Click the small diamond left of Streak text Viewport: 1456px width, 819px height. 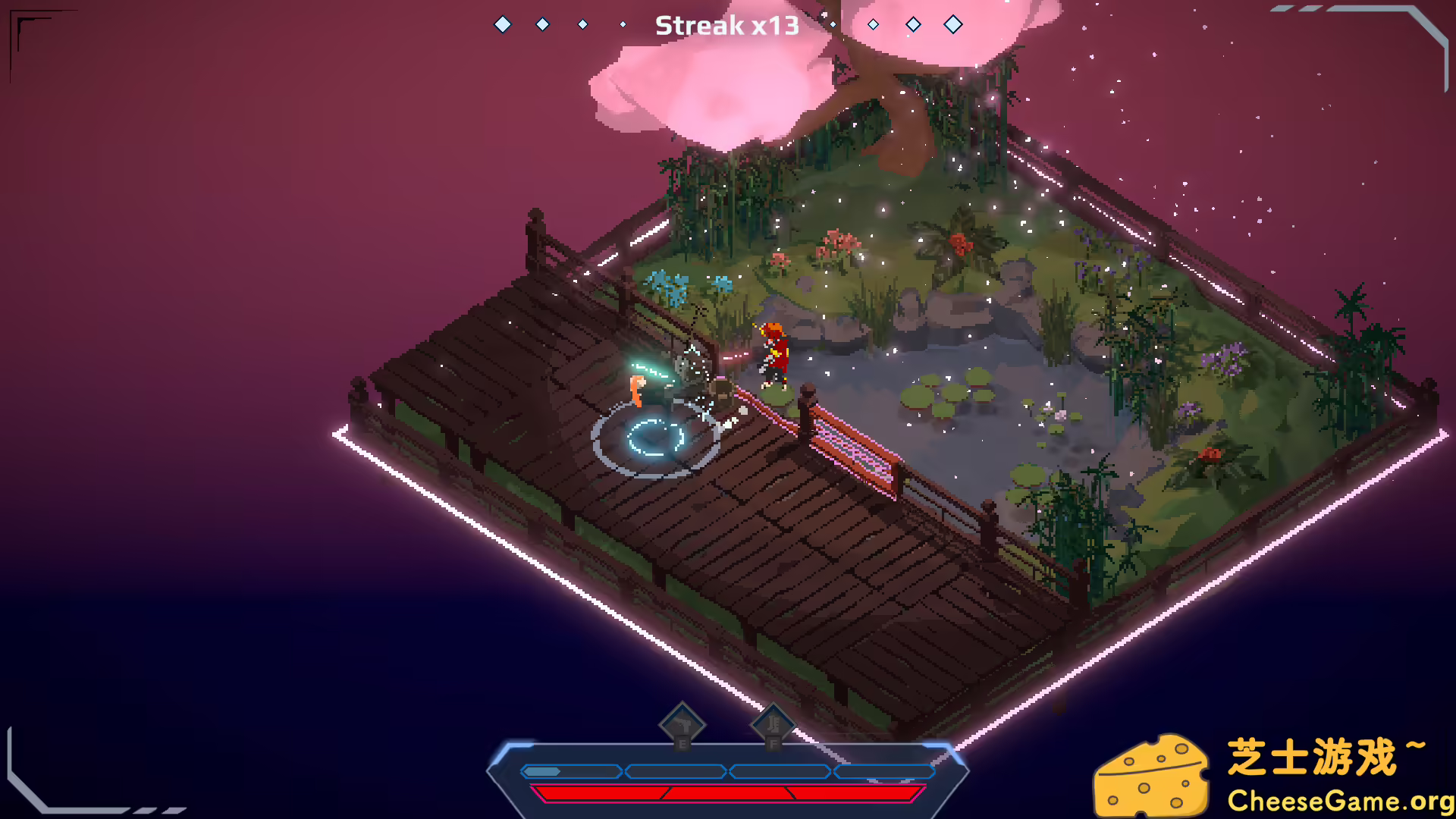click(622, 24)
